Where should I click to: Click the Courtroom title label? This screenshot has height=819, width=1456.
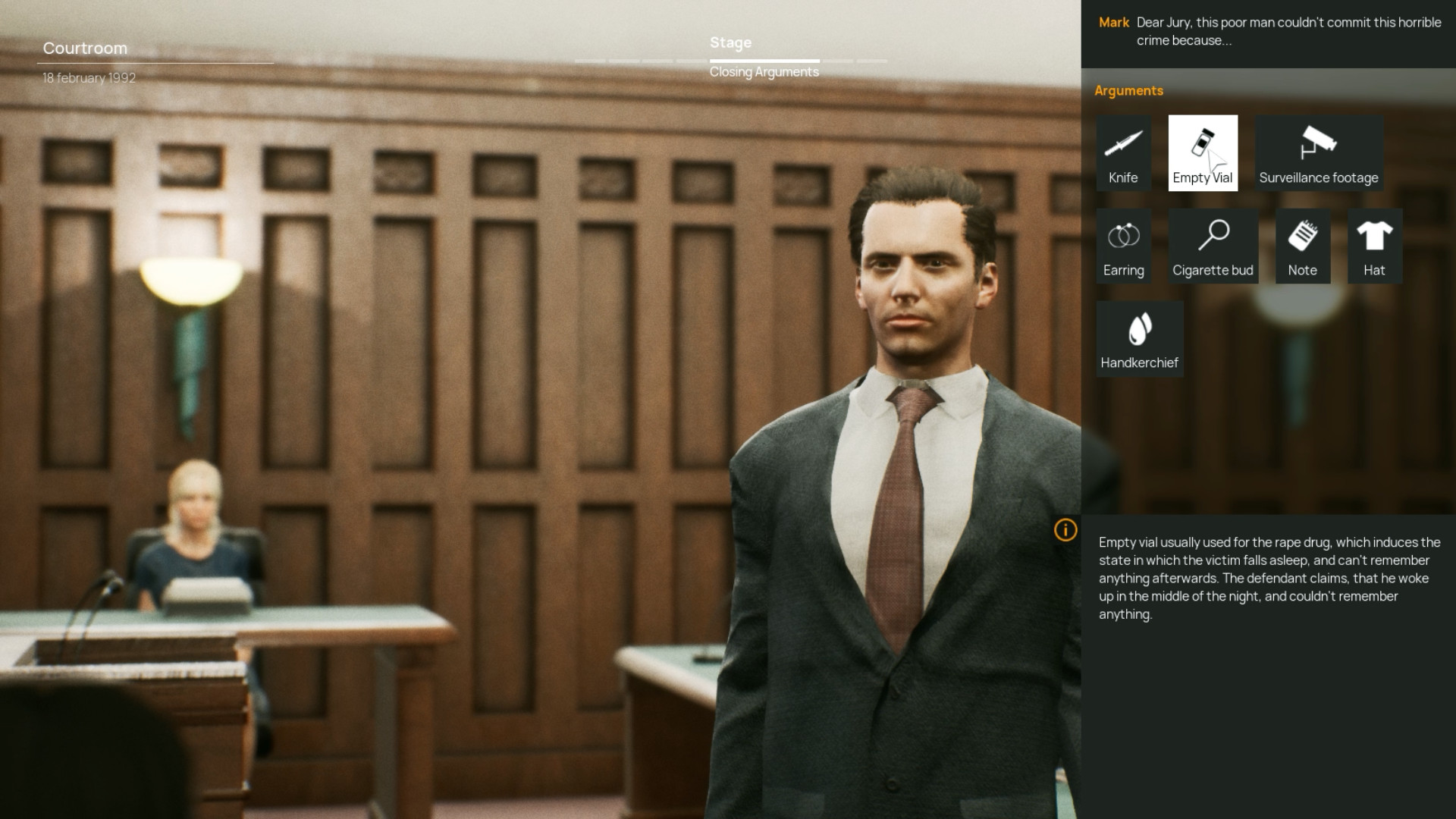(85, 48)
